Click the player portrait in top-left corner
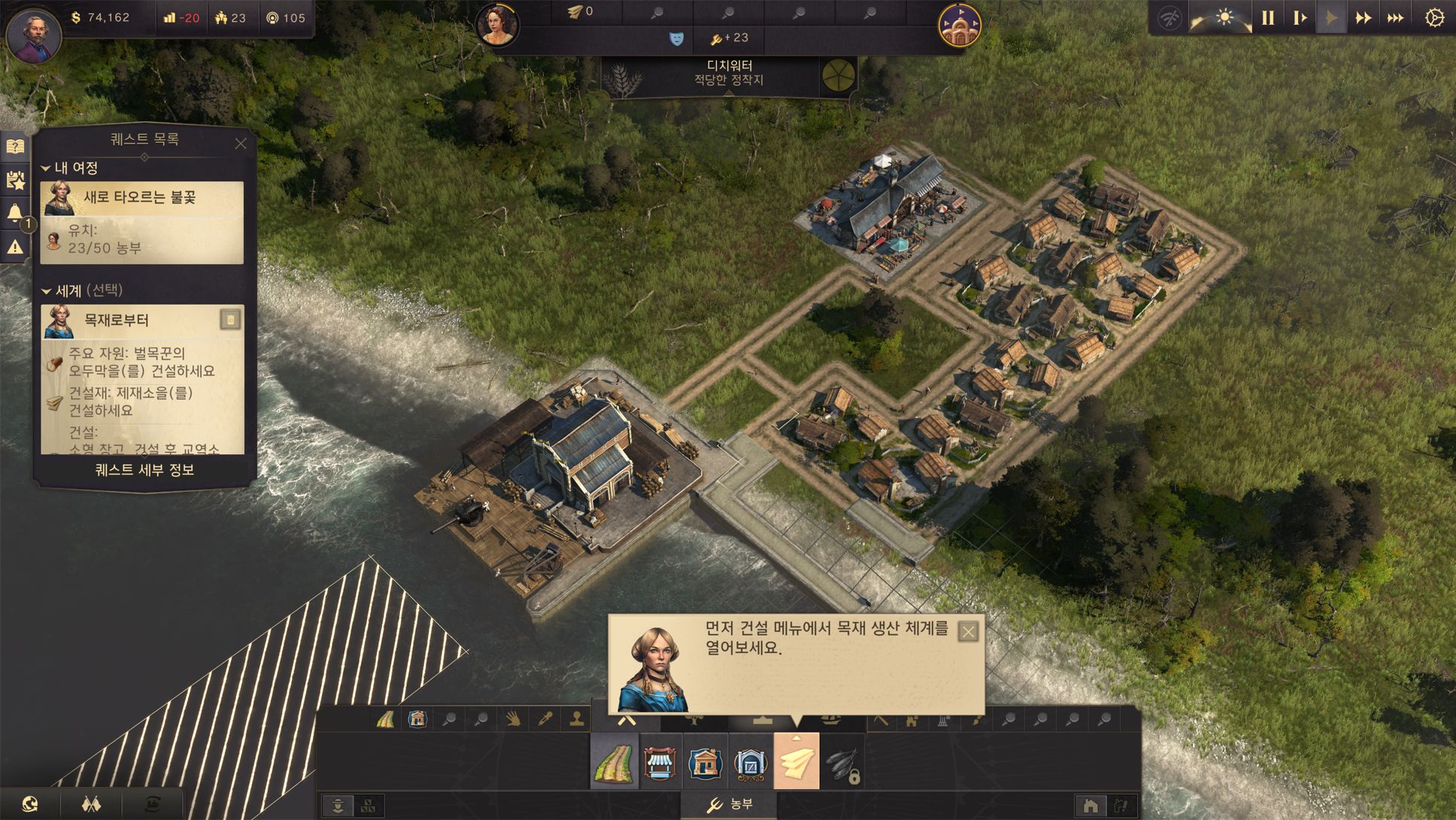The image size is (1456, 820). click(34, 35)
